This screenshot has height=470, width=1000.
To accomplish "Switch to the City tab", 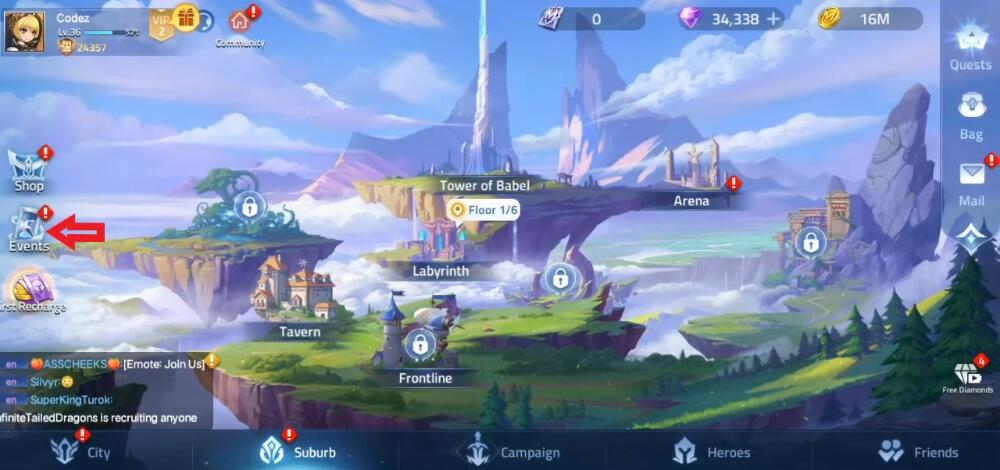I will [85, 452].
